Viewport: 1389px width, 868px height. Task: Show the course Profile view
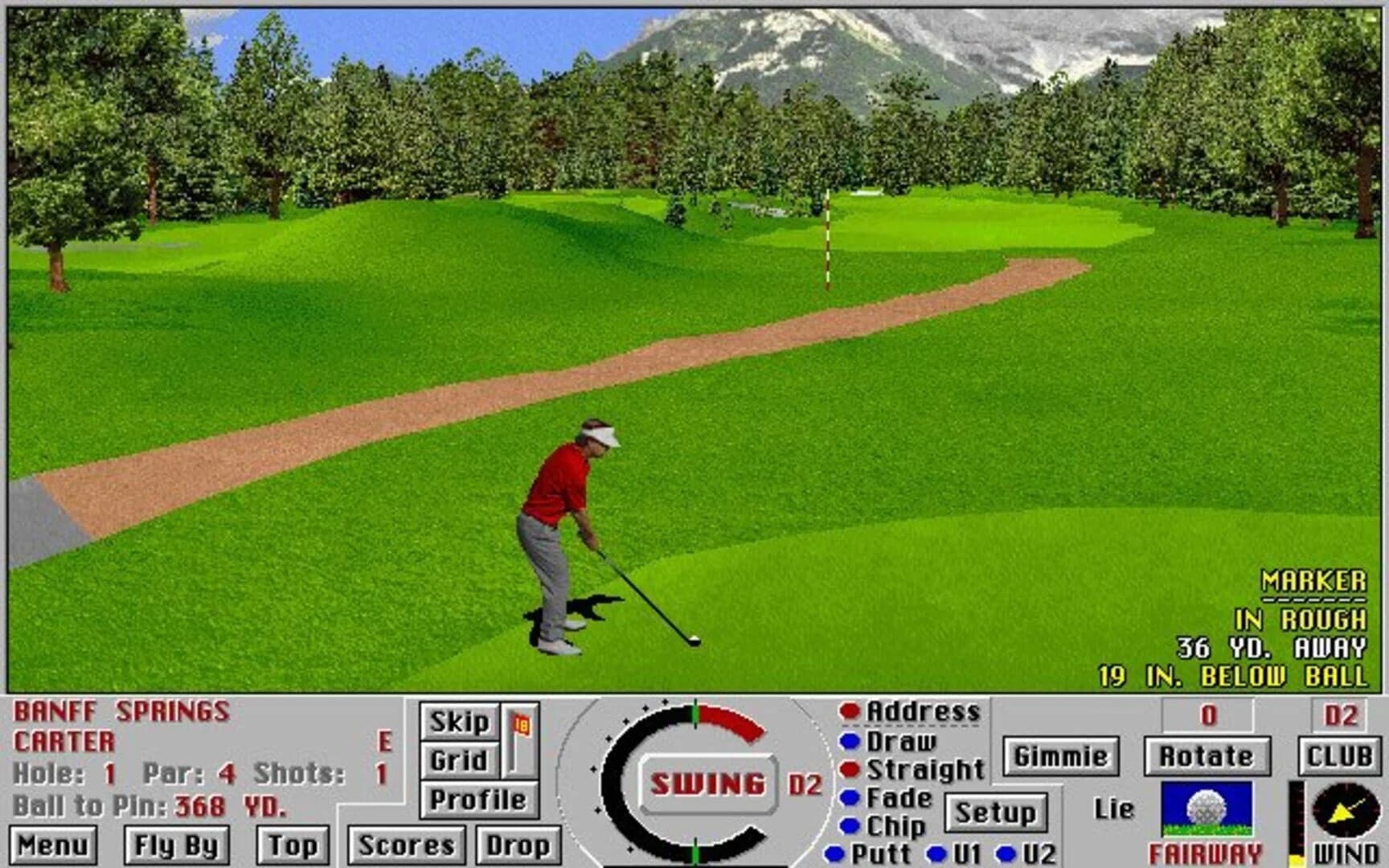click(x=477, y=799)
